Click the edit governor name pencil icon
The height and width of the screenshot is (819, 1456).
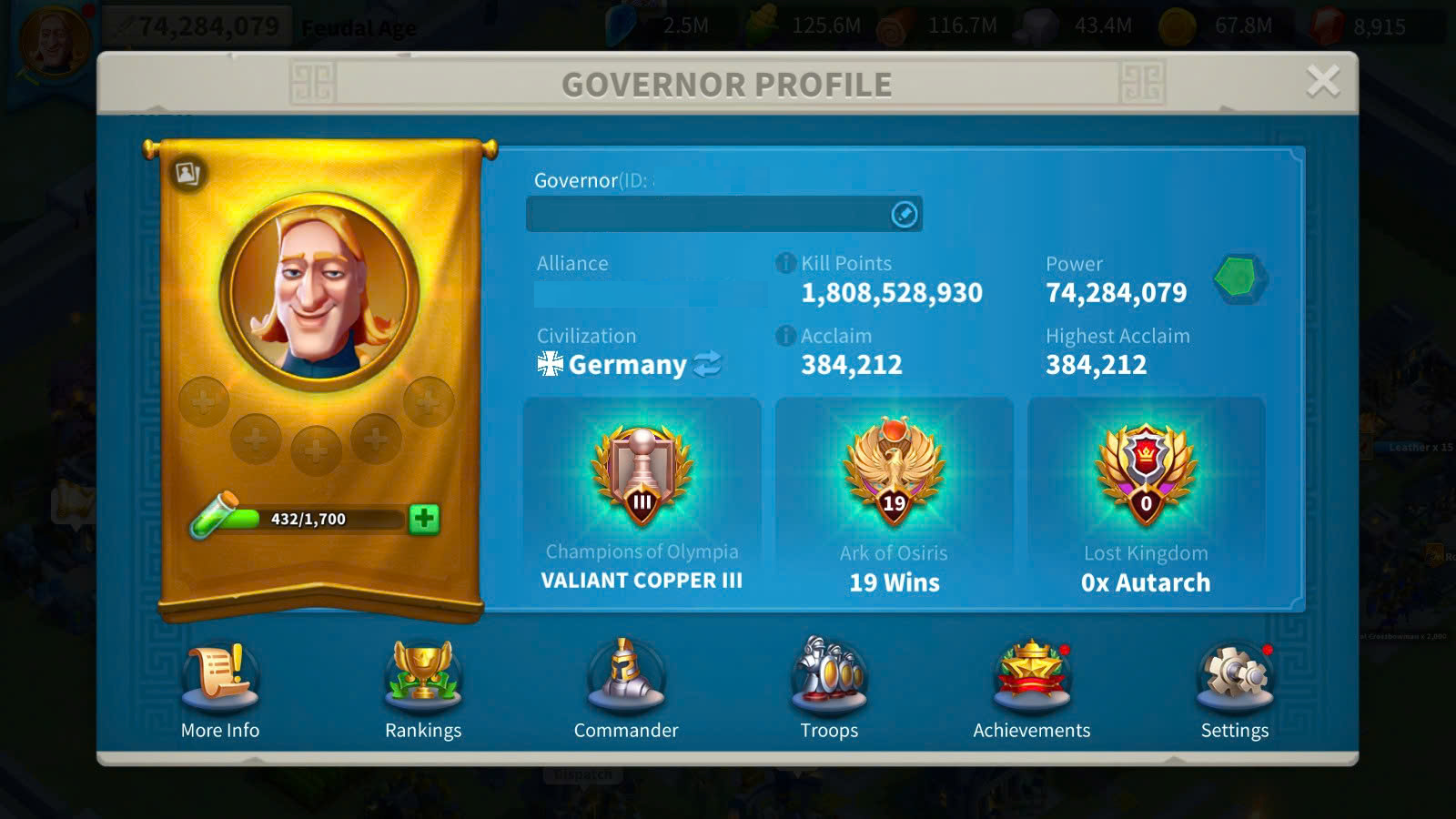coord(904,214)
